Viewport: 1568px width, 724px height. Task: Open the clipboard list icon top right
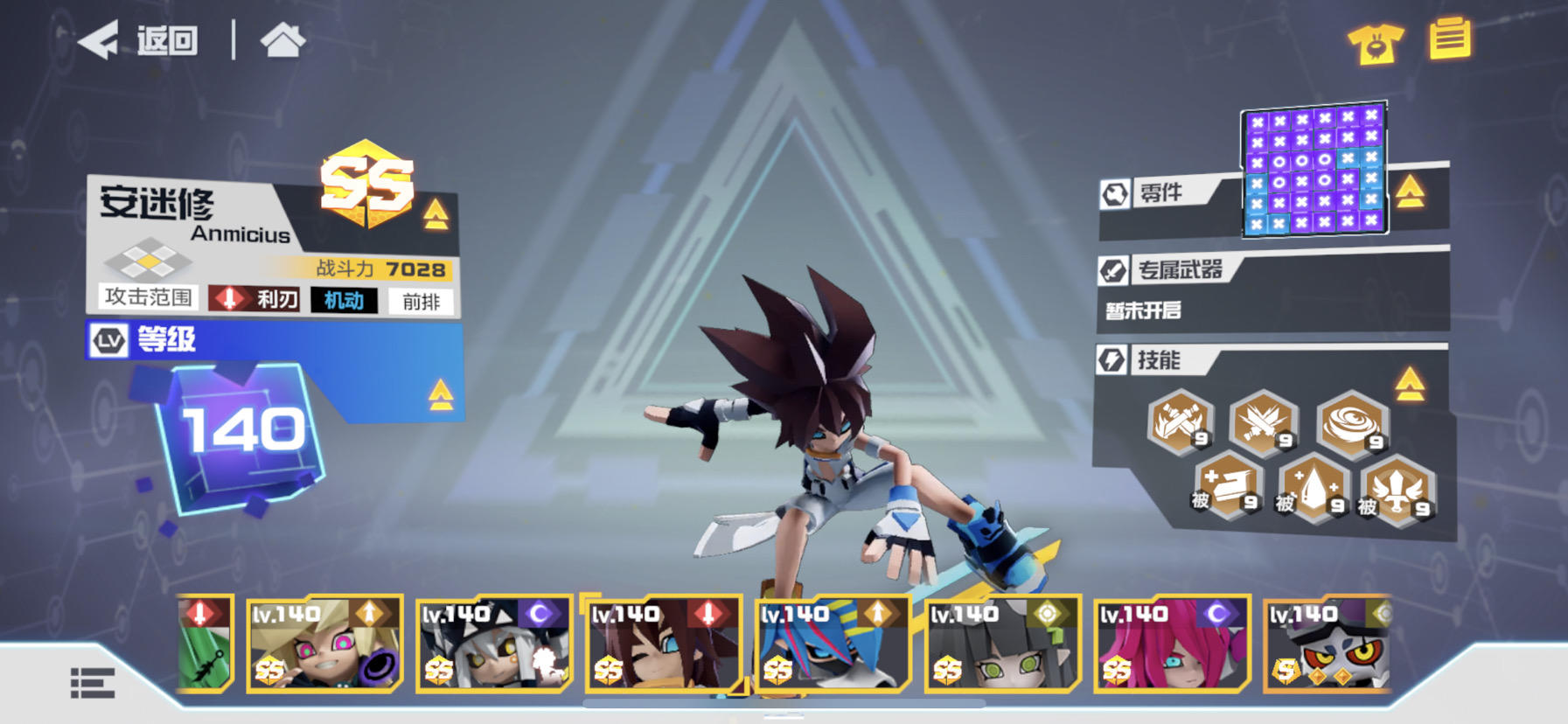[x=1451, y=38]
